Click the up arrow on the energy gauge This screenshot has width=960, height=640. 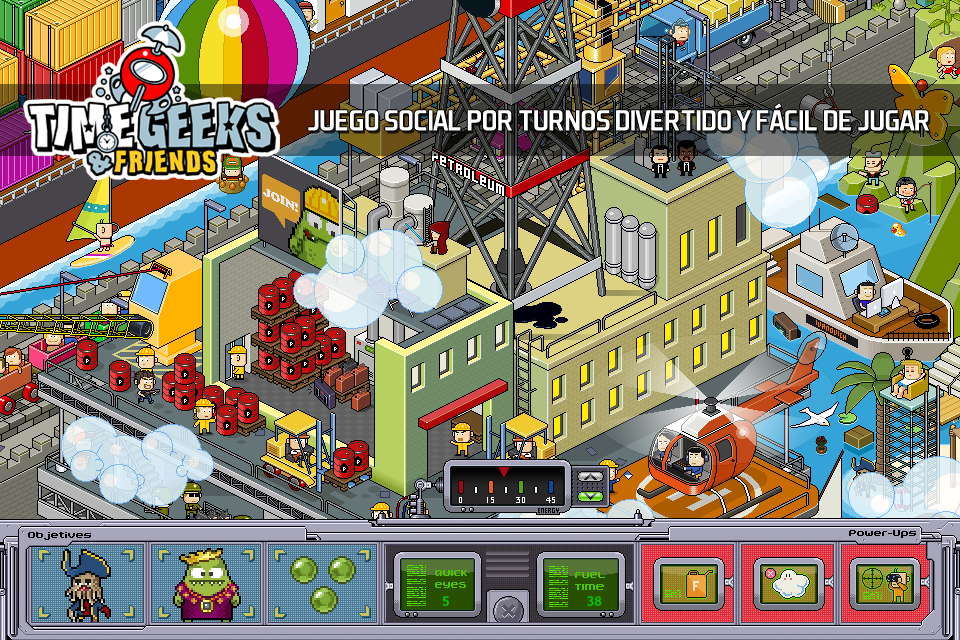[592, 477]
